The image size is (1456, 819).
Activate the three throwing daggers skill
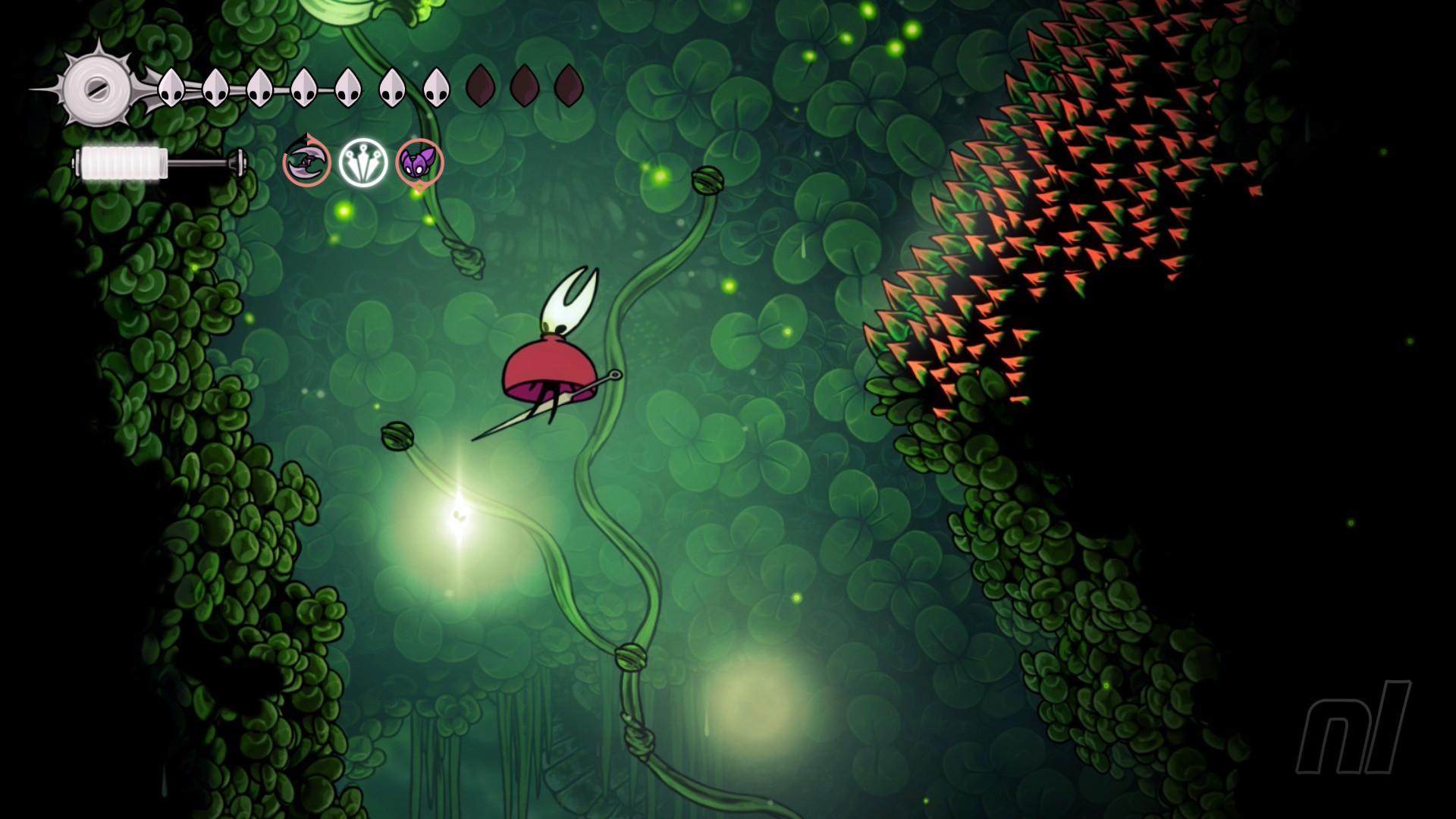tap(363, 162)
